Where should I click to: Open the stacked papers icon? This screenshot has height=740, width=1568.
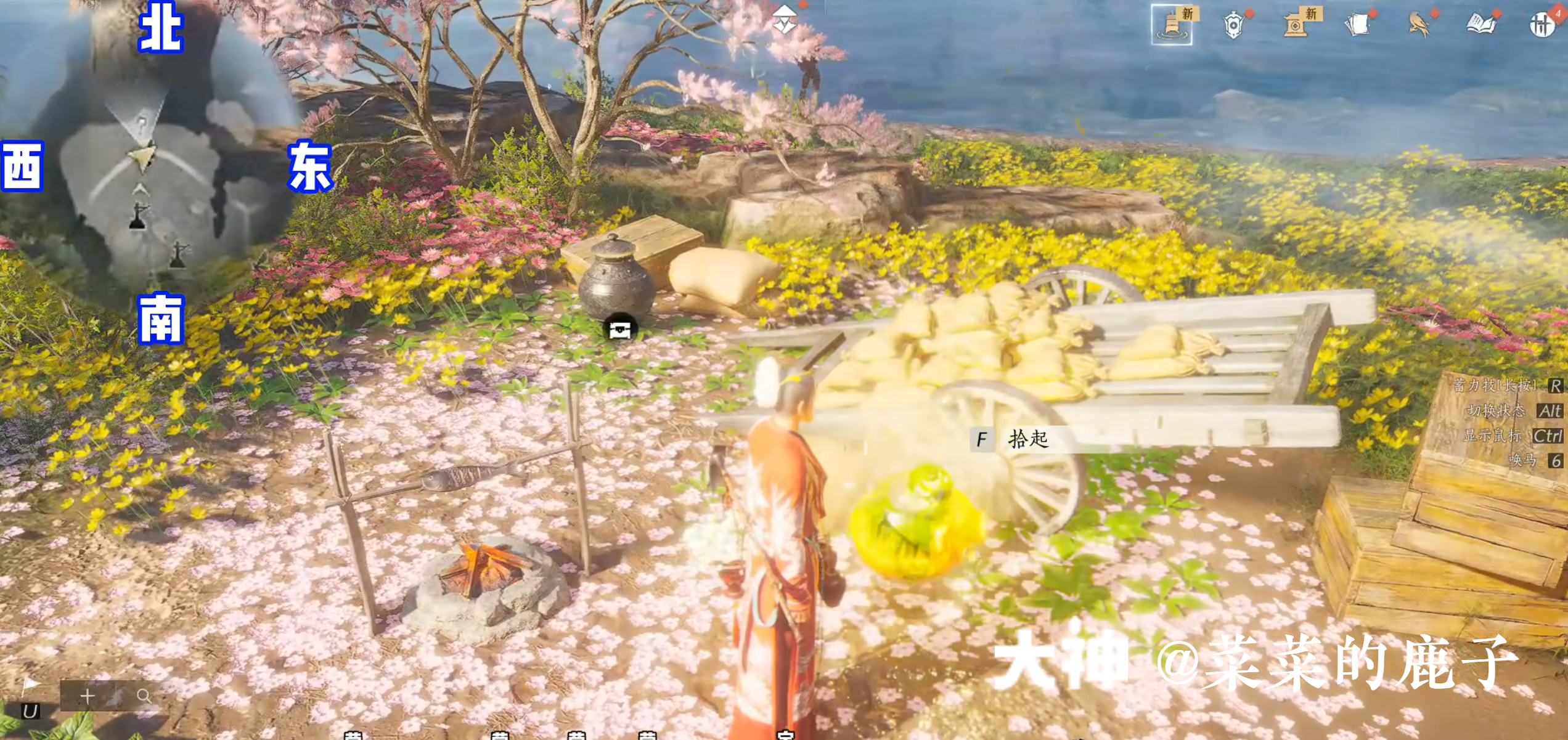pyautogui.click(x=1357, y=25)
